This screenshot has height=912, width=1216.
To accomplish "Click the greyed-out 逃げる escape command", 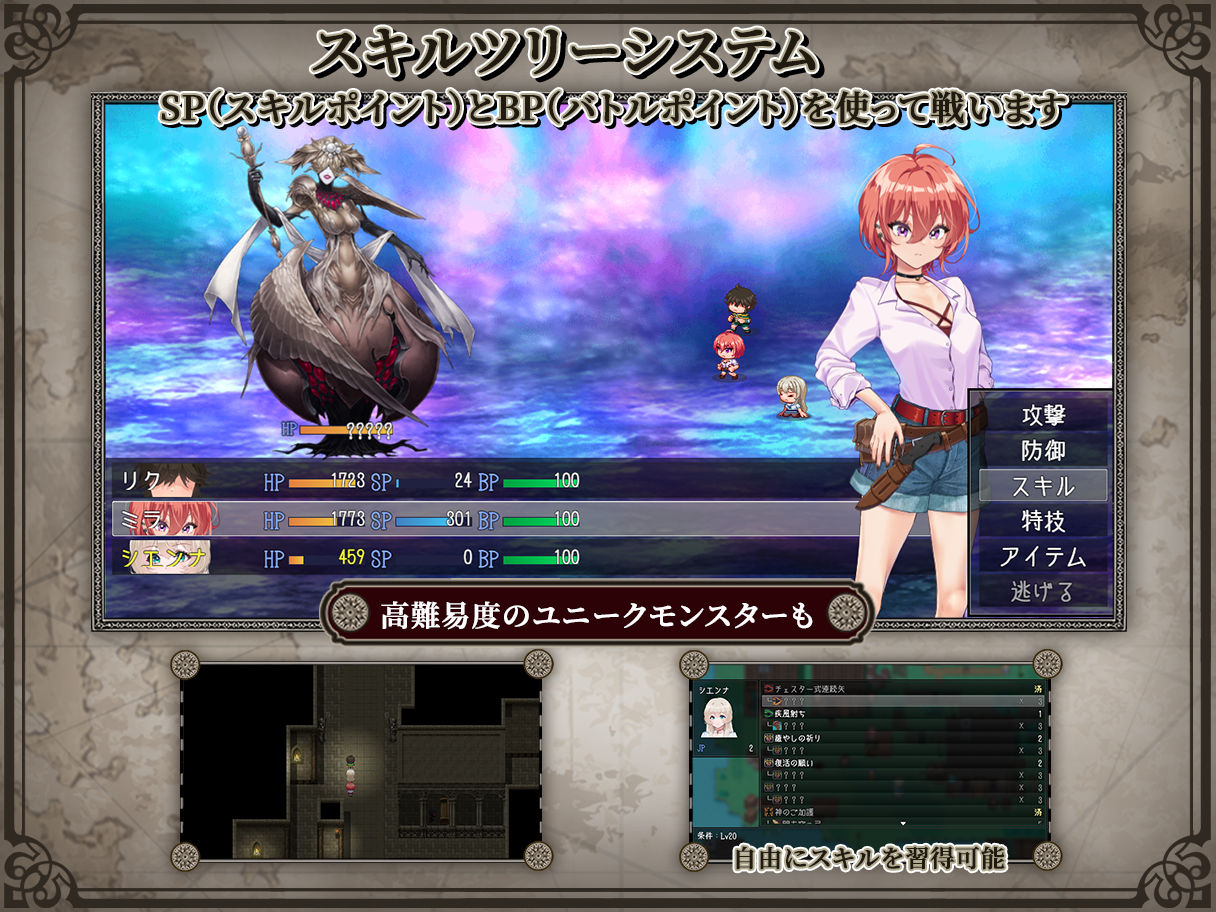I will pyautogui.click(x=1042, y=591).
